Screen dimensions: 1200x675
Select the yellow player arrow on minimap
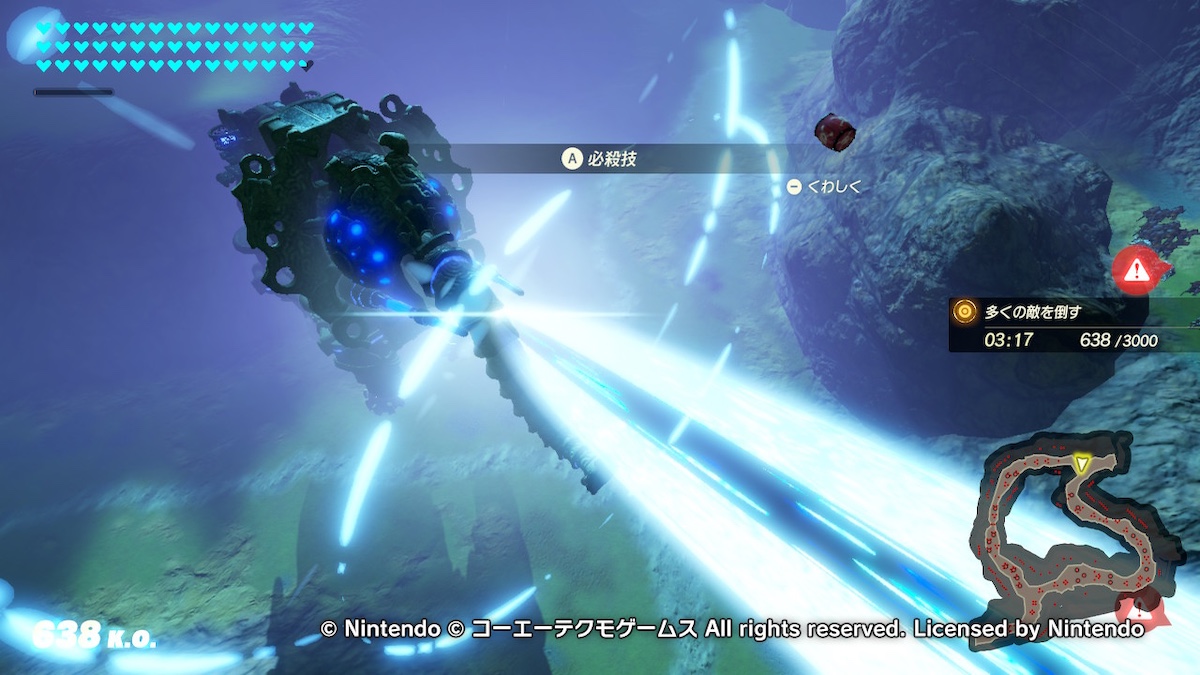click(x=1080, y=463)
